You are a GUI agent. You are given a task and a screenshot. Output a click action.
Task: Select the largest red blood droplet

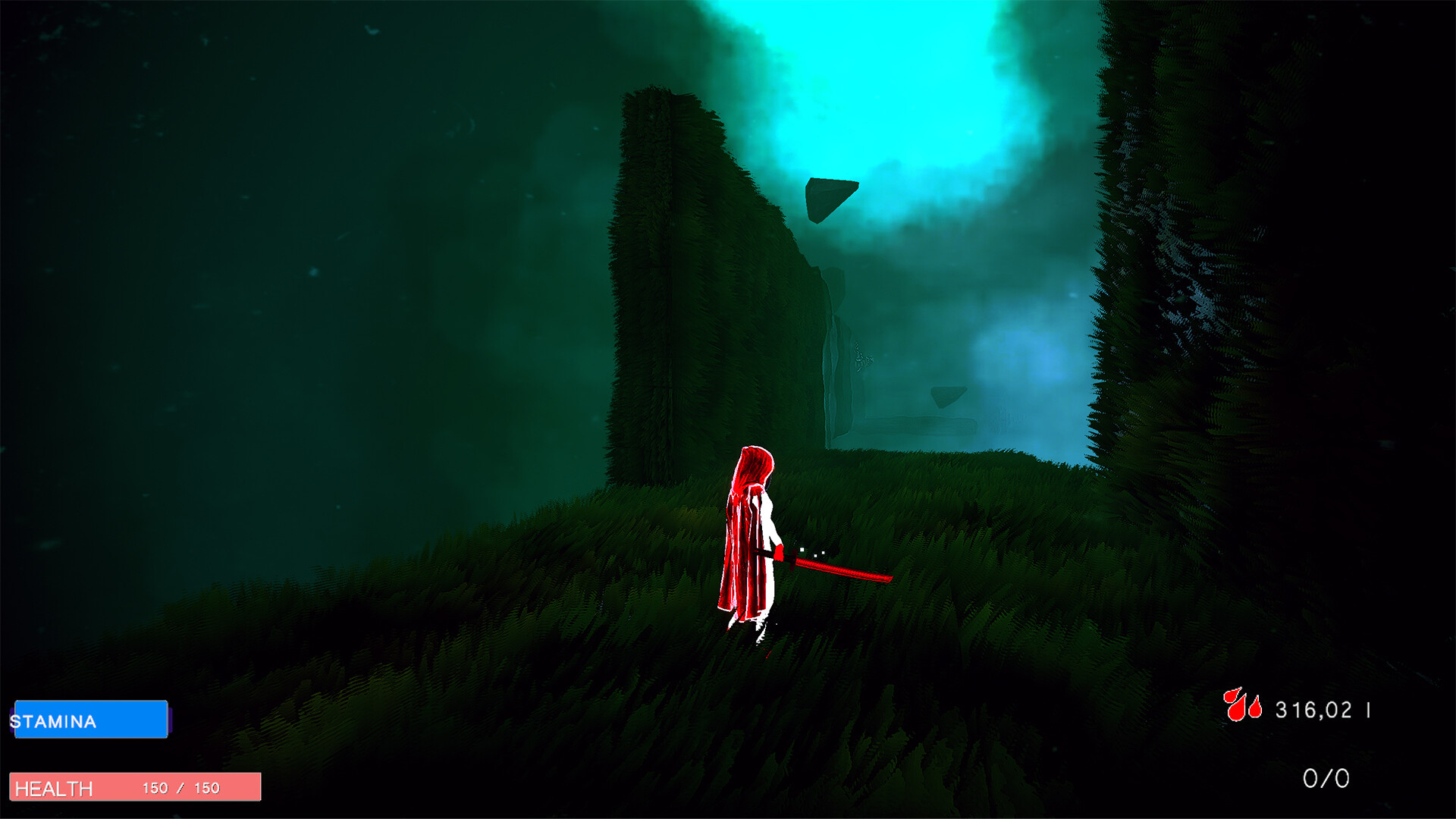1236,711
